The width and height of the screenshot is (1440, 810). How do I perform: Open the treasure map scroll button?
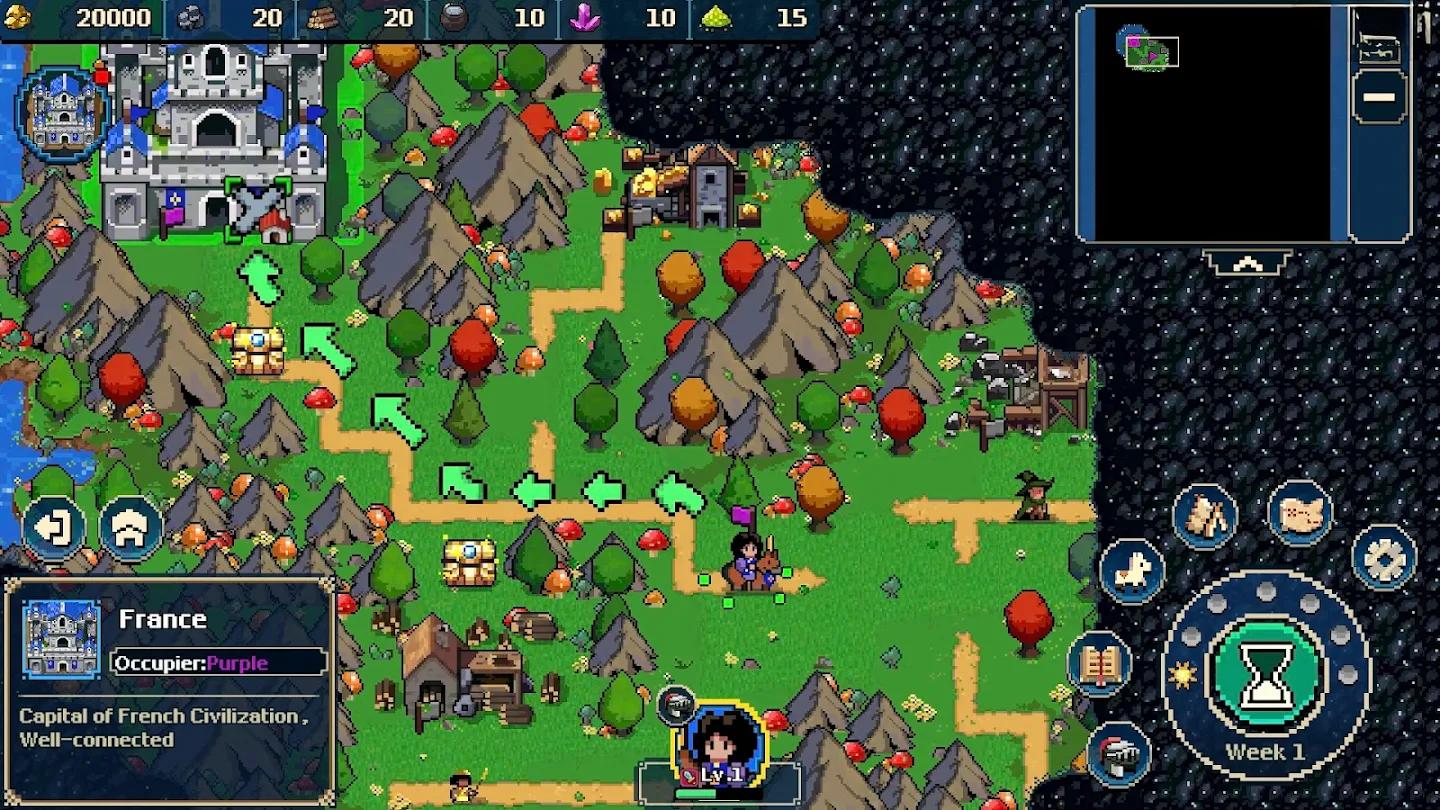1300,513
